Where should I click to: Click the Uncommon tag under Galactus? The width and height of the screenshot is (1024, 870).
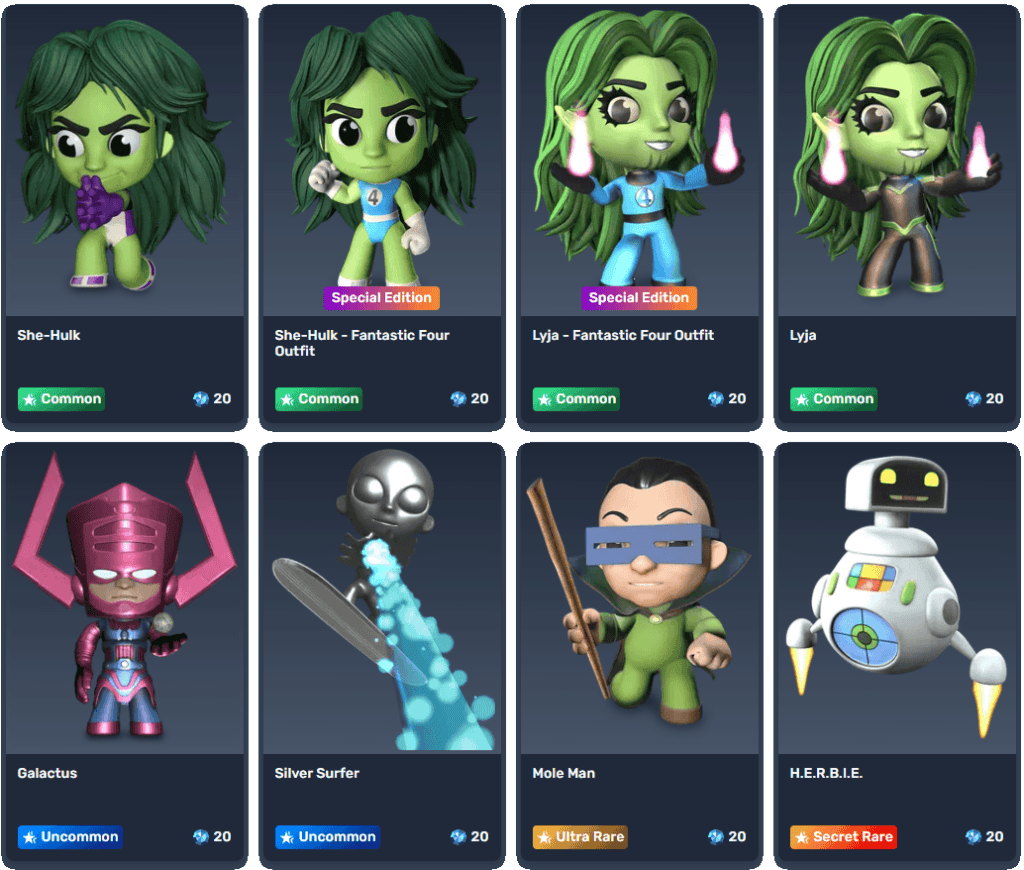coord(70,837)
